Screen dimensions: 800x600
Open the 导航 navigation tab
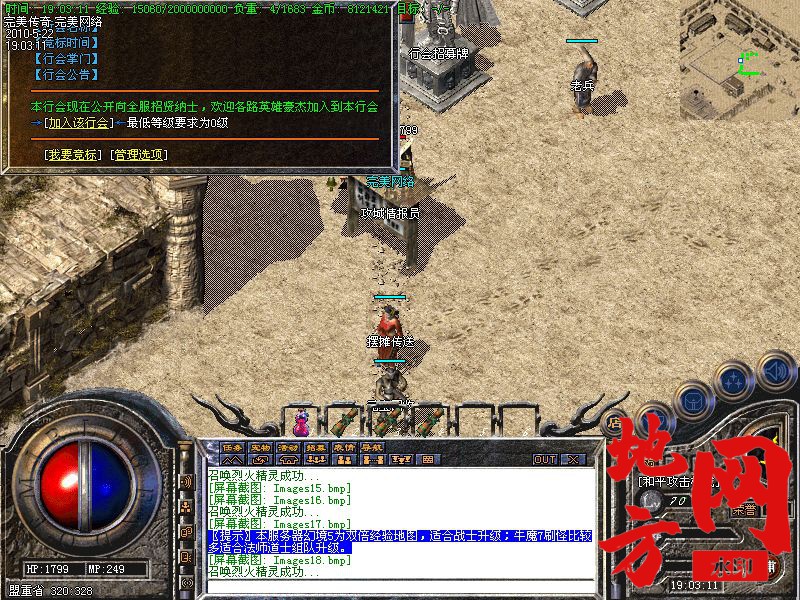(372, 447)
